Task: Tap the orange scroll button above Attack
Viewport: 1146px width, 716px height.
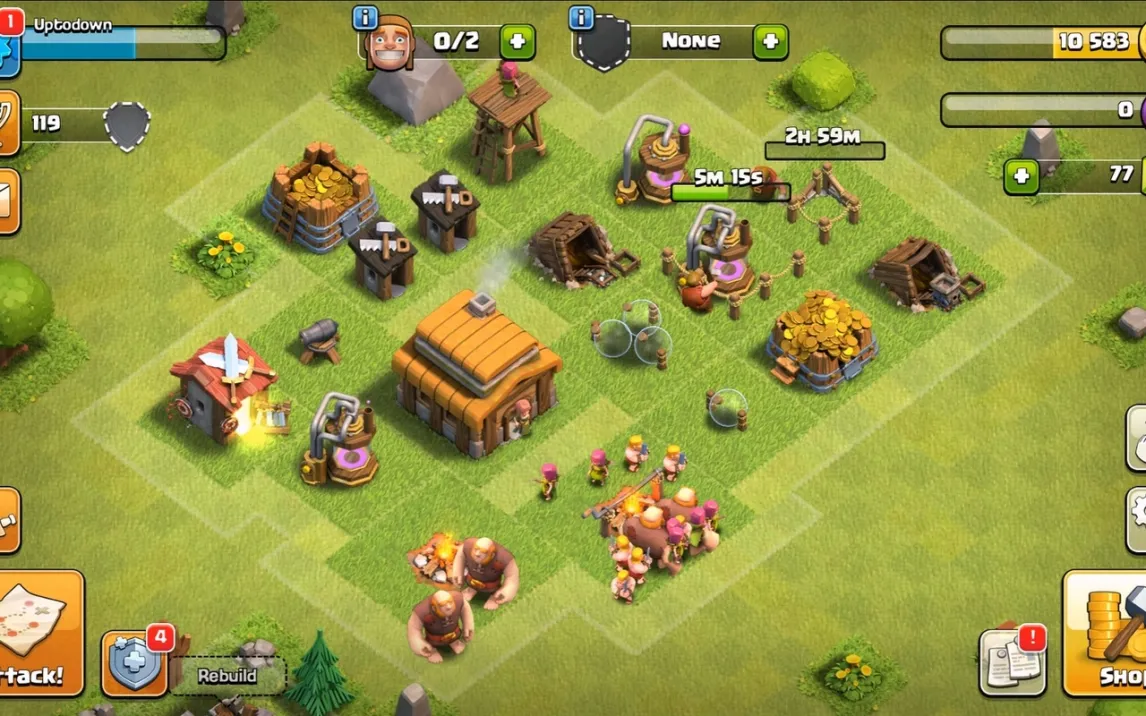Action: [x=7, y=520]
